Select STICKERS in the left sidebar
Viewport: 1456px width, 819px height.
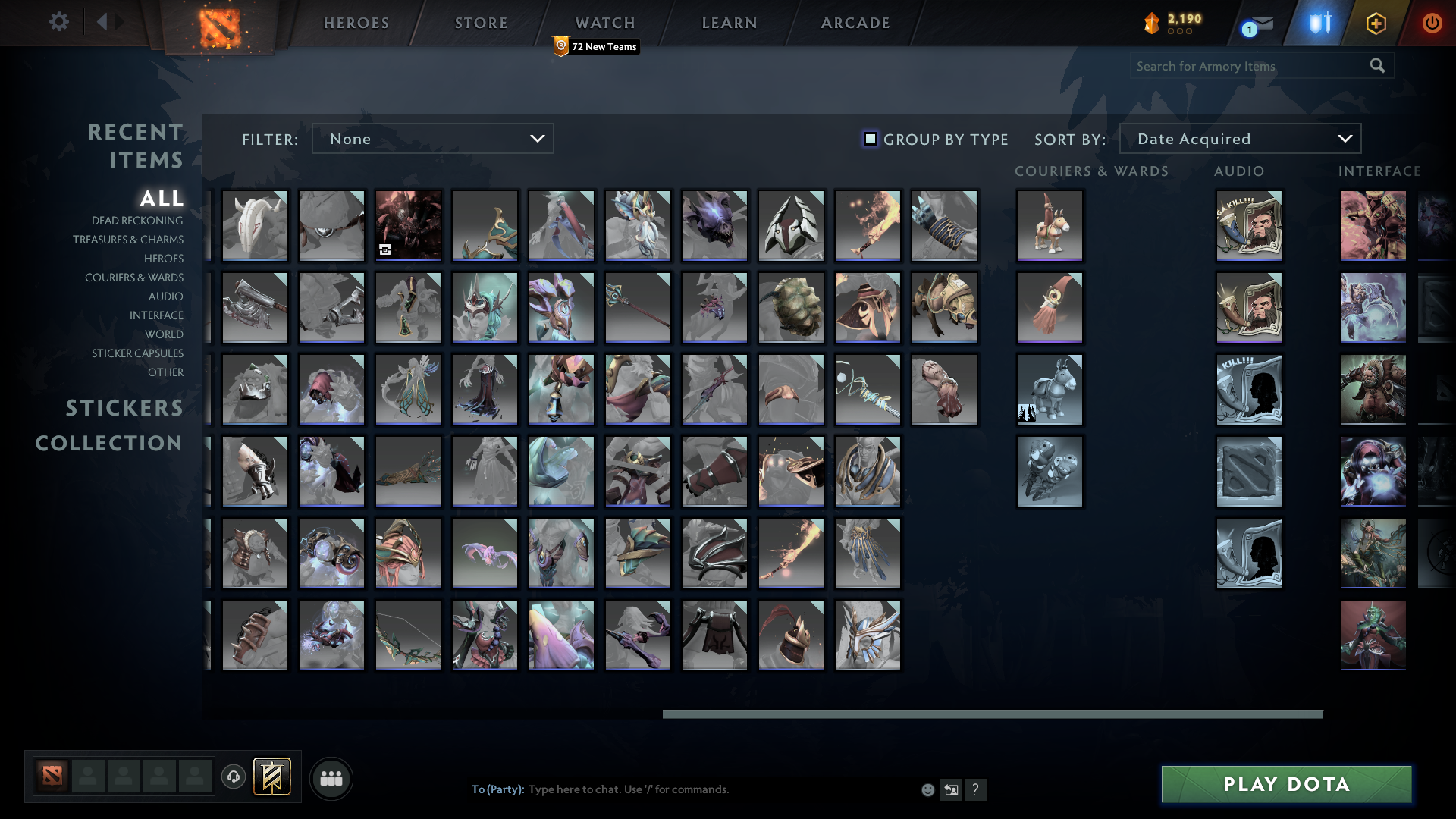point(124,408)
